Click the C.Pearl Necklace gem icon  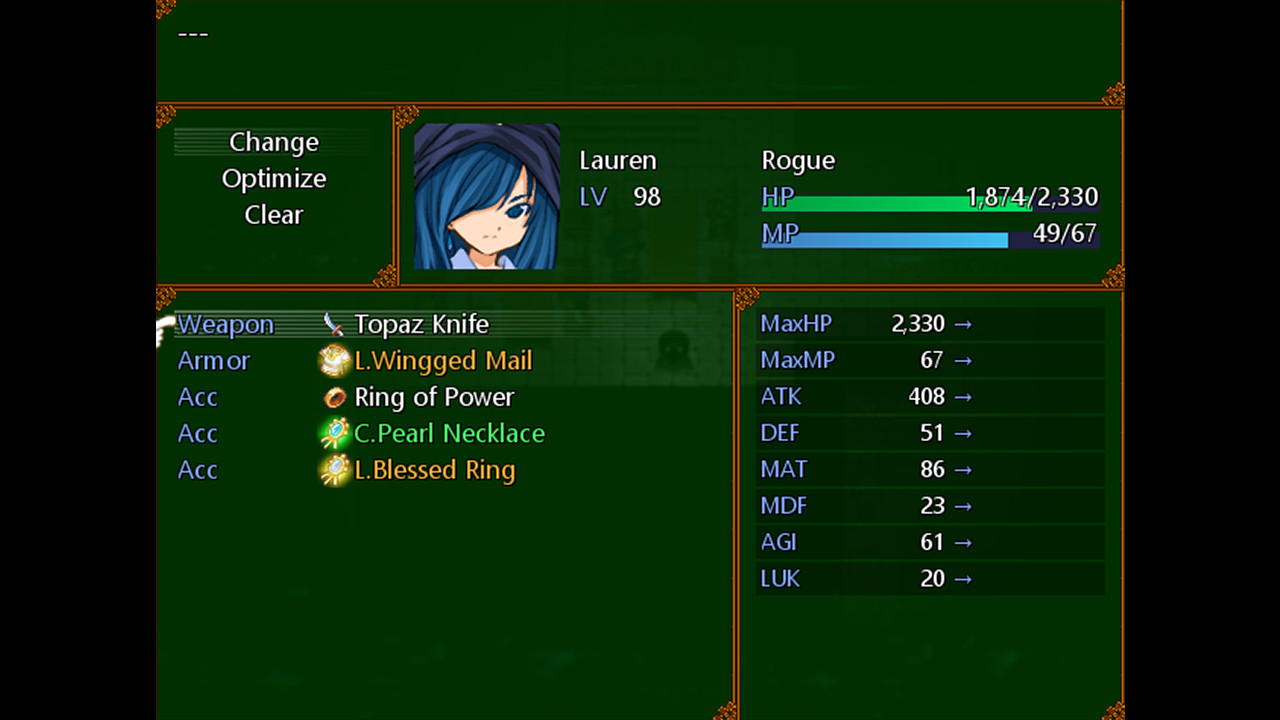coord(334,433)
